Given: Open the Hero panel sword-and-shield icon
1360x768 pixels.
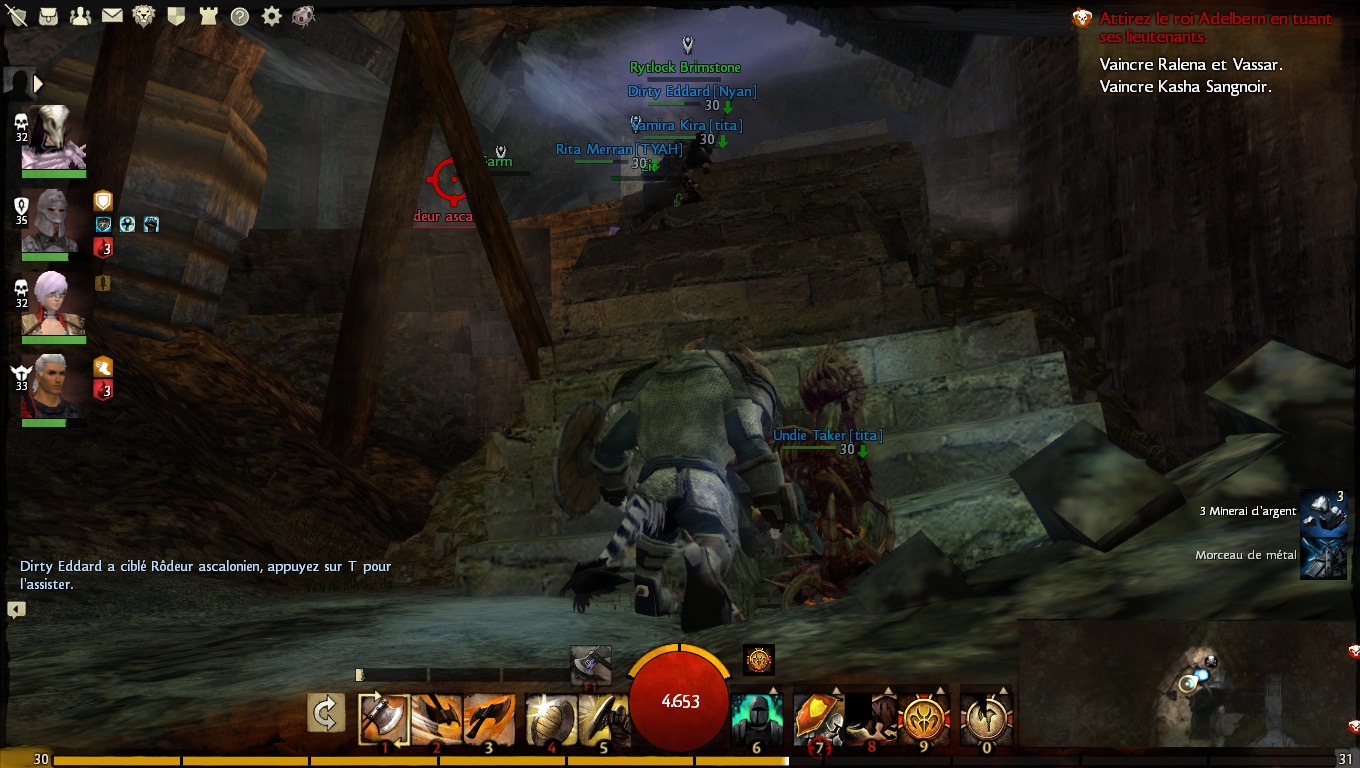Looking at the screenshot, I should [x=16, y=16].
